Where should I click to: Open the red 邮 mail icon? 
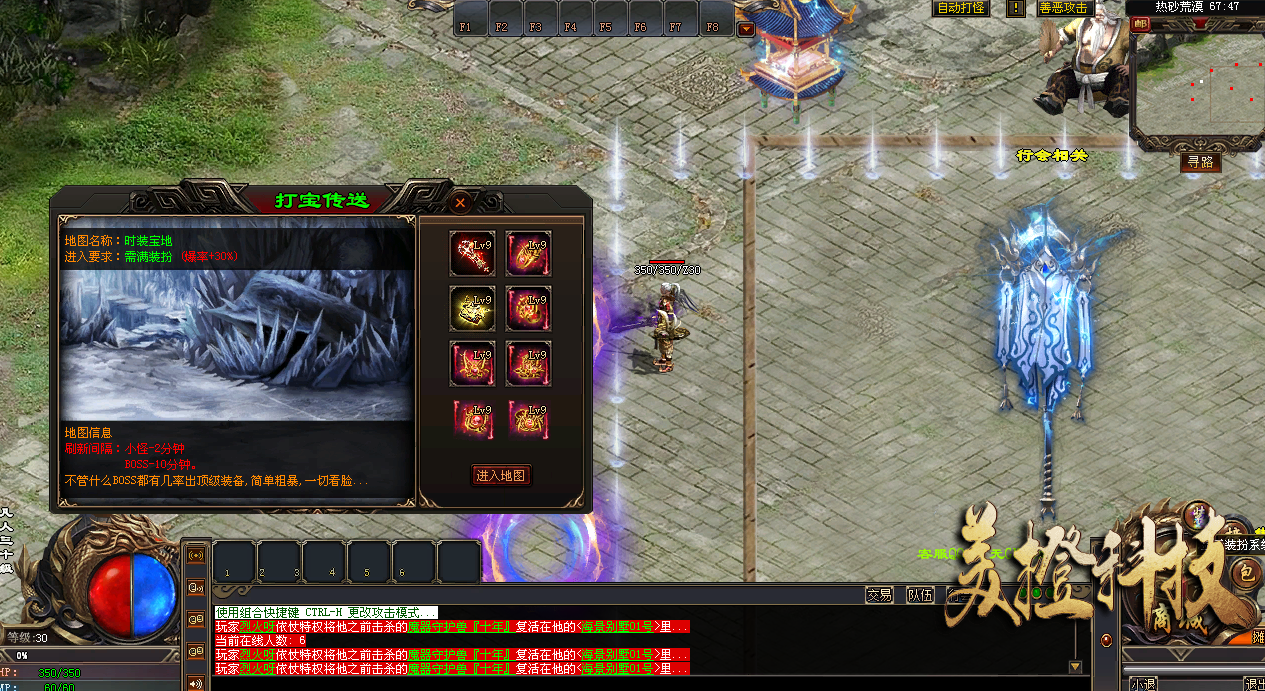(1141, 24)
